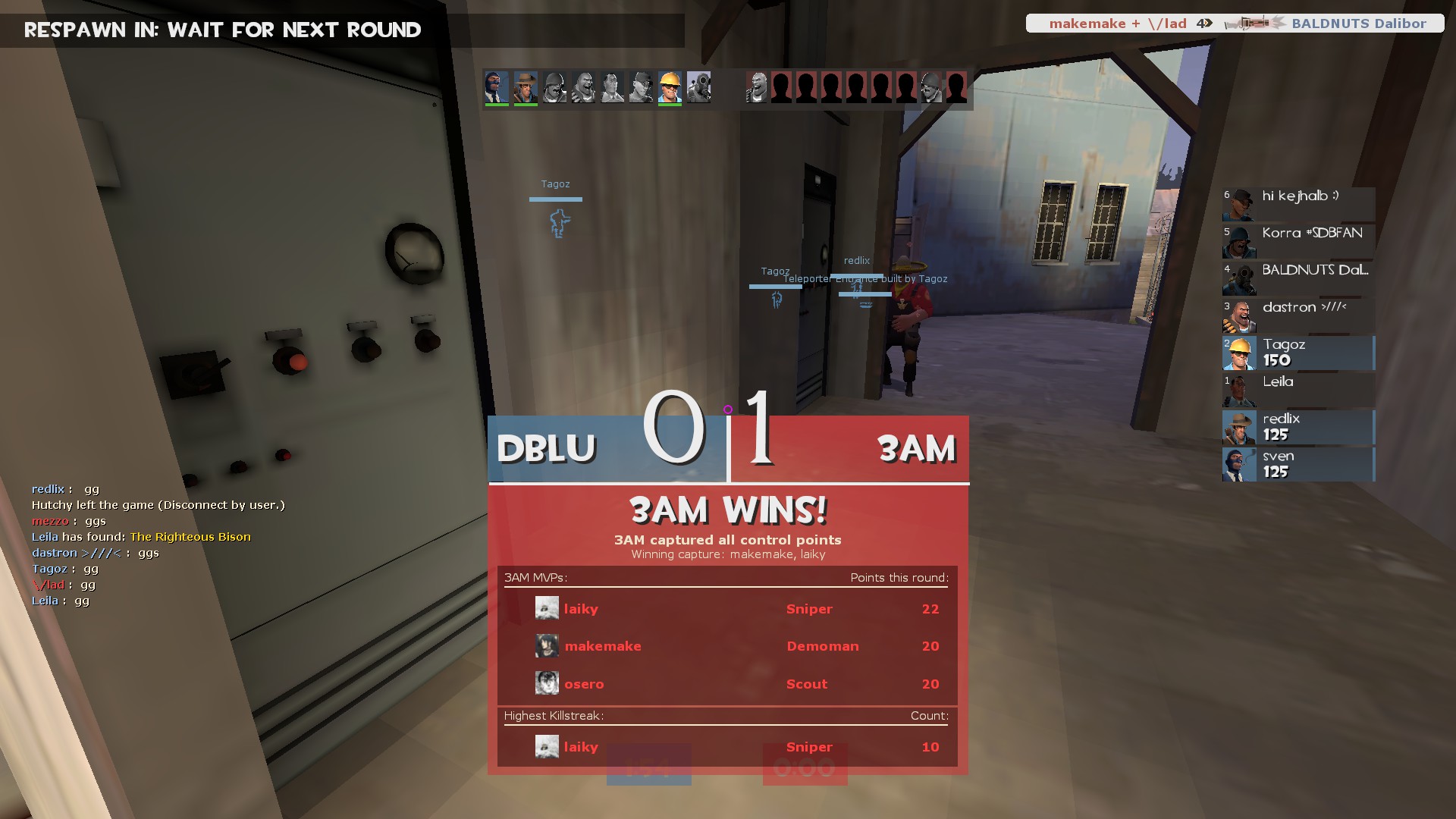Select Leila's row in the player list

[x=1298, y=390]
